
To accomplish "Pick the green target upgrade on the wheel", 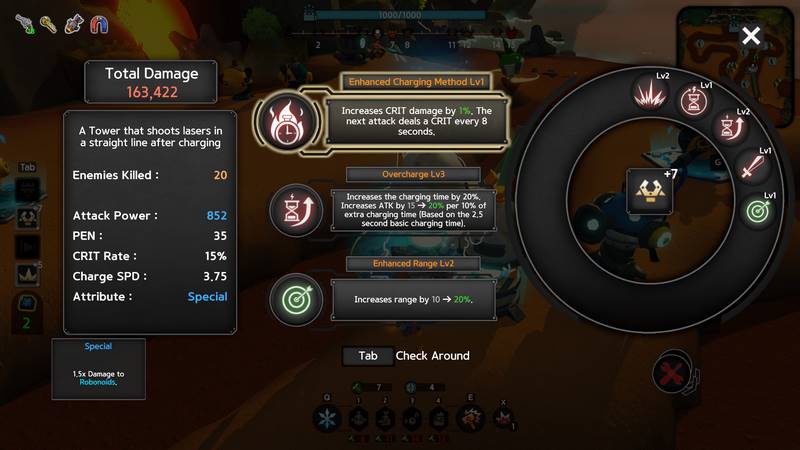I will pyautogui.click(x=759, y=211).
